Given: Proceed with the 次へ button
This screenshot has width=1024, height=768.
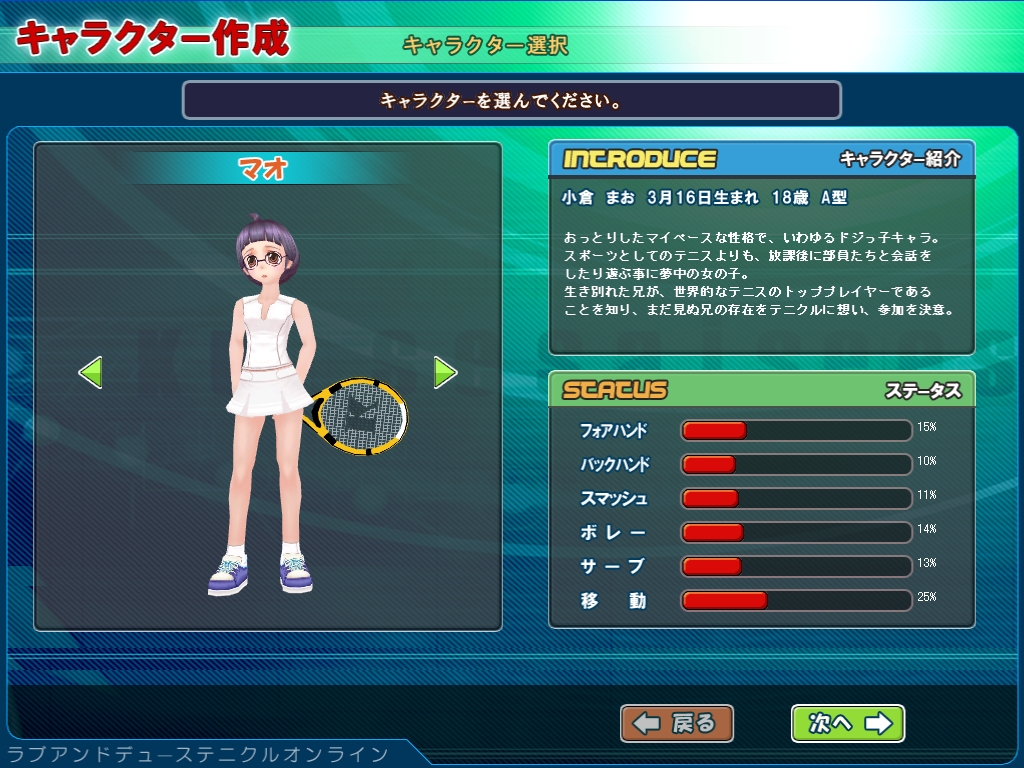Looking at the screenshot, I should click(848, 723).
